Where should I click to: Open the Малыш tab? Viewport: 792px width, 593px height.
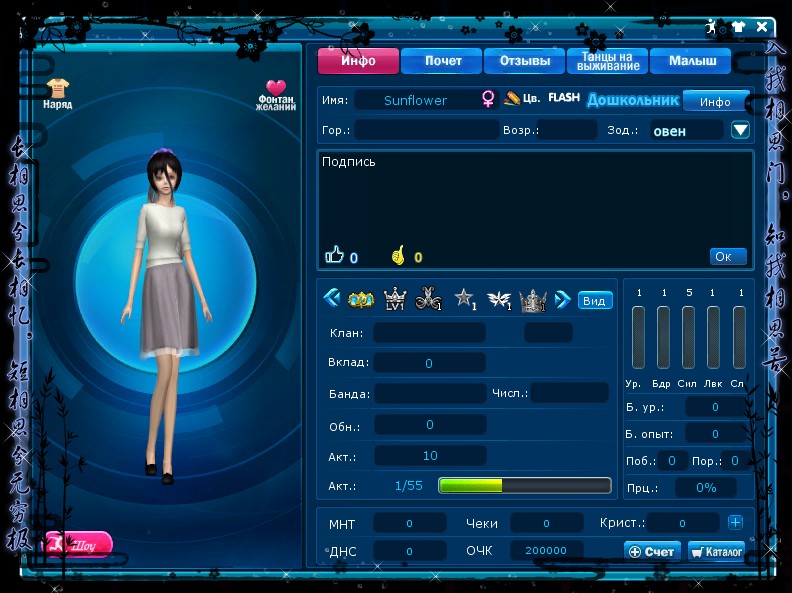point(692,61)
